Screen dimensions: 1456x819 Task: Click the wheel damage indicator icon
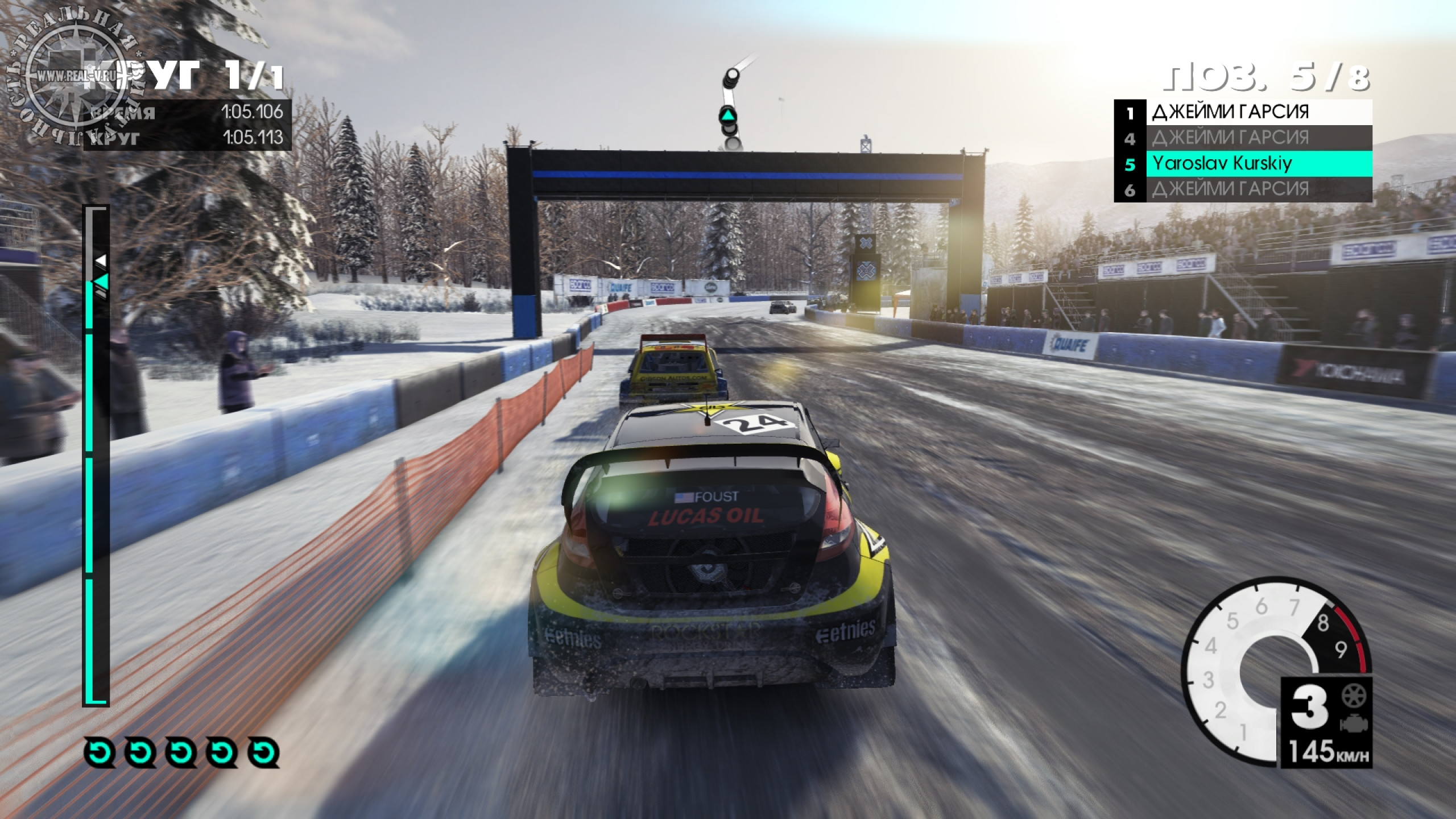click(x=1354, y=696)
